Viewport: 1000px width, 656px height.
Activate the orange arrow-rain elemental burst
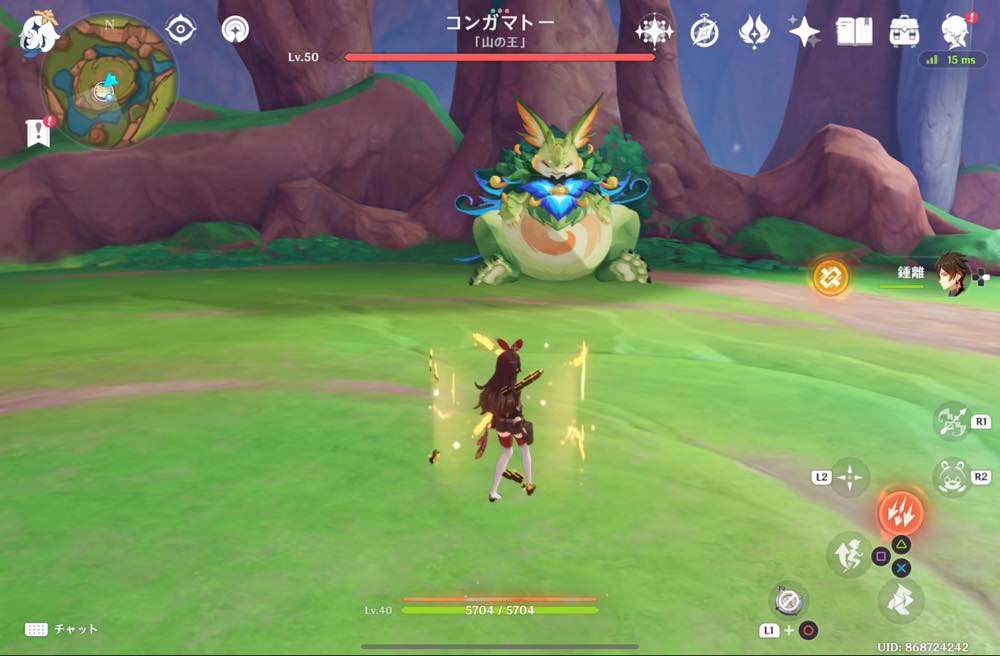[900, 513]
